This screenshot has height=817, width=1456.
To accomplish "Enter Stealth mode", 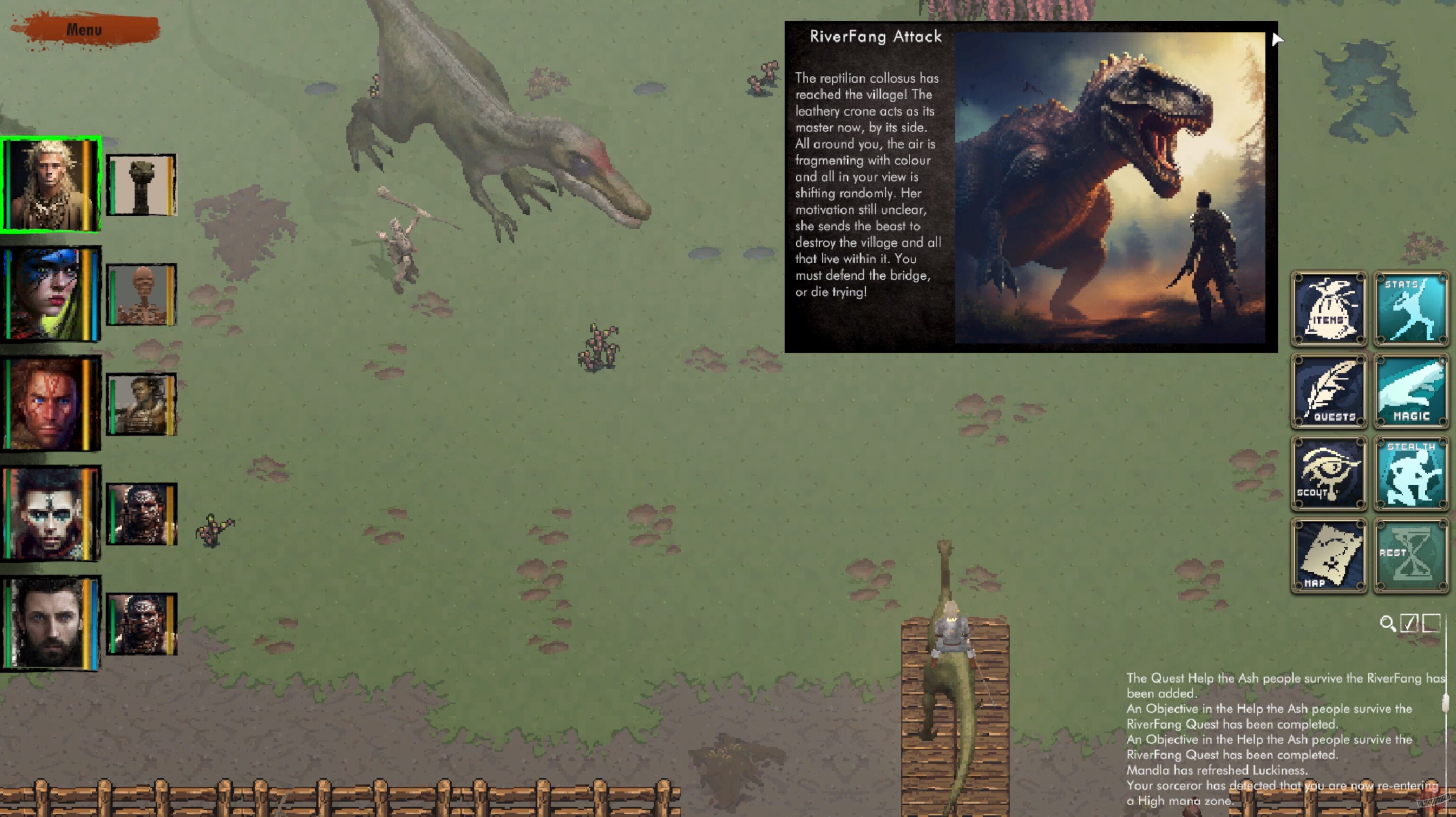I will point(1410,474).
